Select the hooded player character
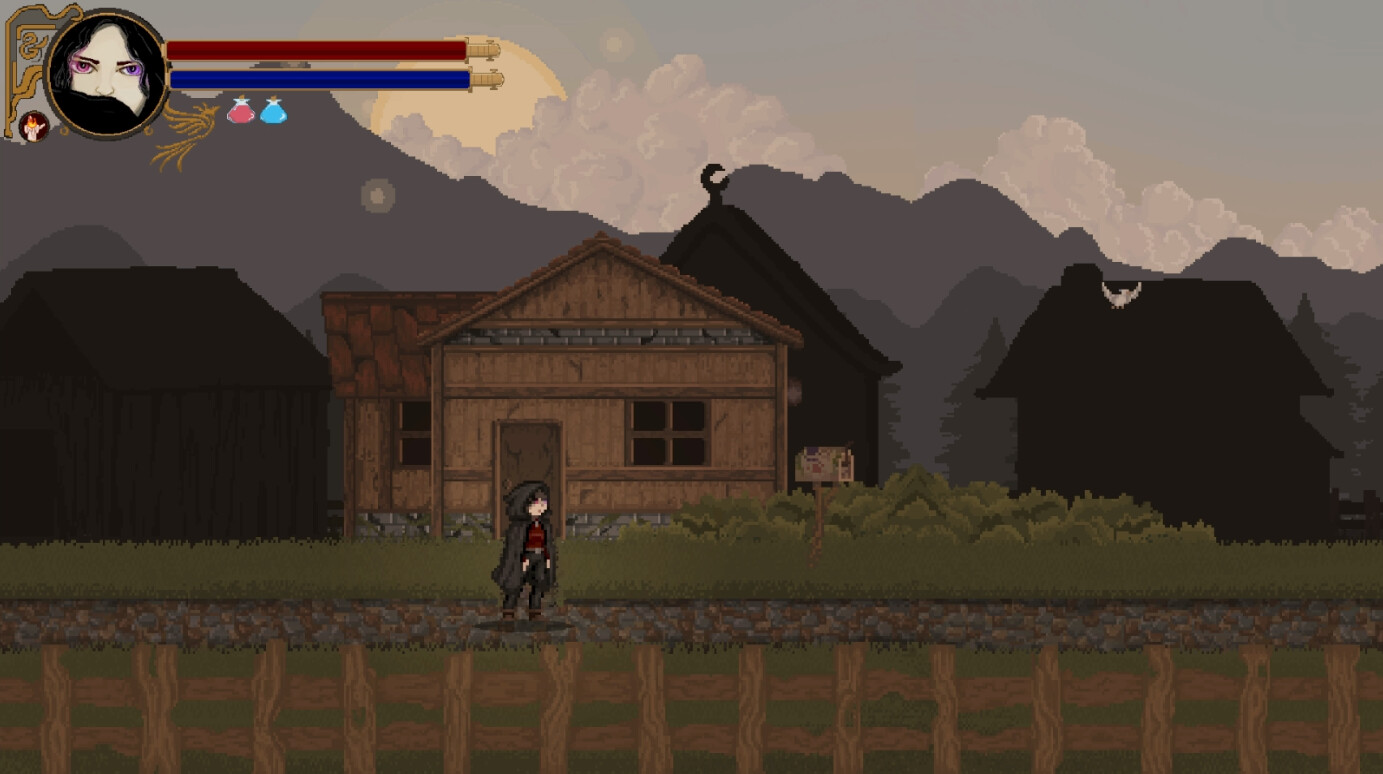The width and height of the screenshot is (1383, 774). tap(527, 550)
